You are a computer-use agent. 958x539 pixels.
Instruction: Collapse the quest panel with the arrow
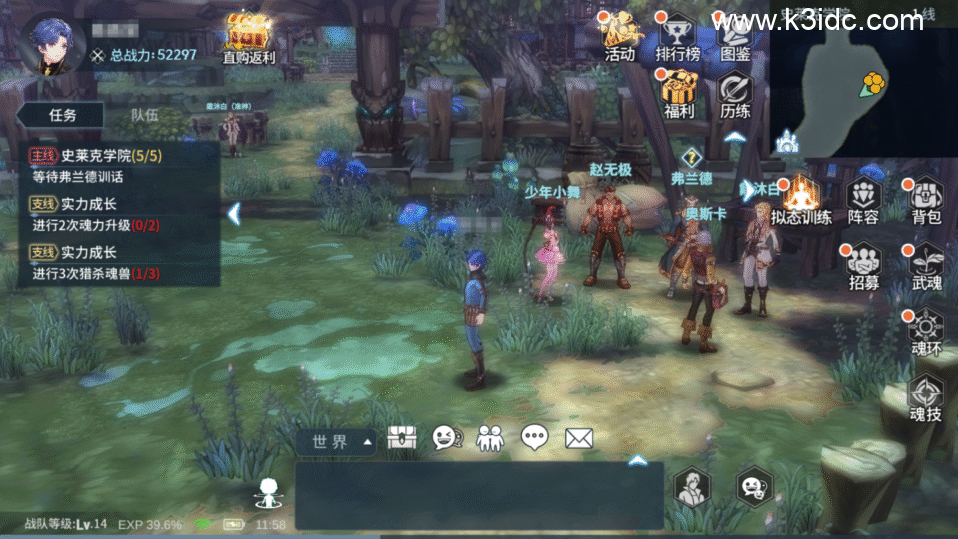pos(233,213)
